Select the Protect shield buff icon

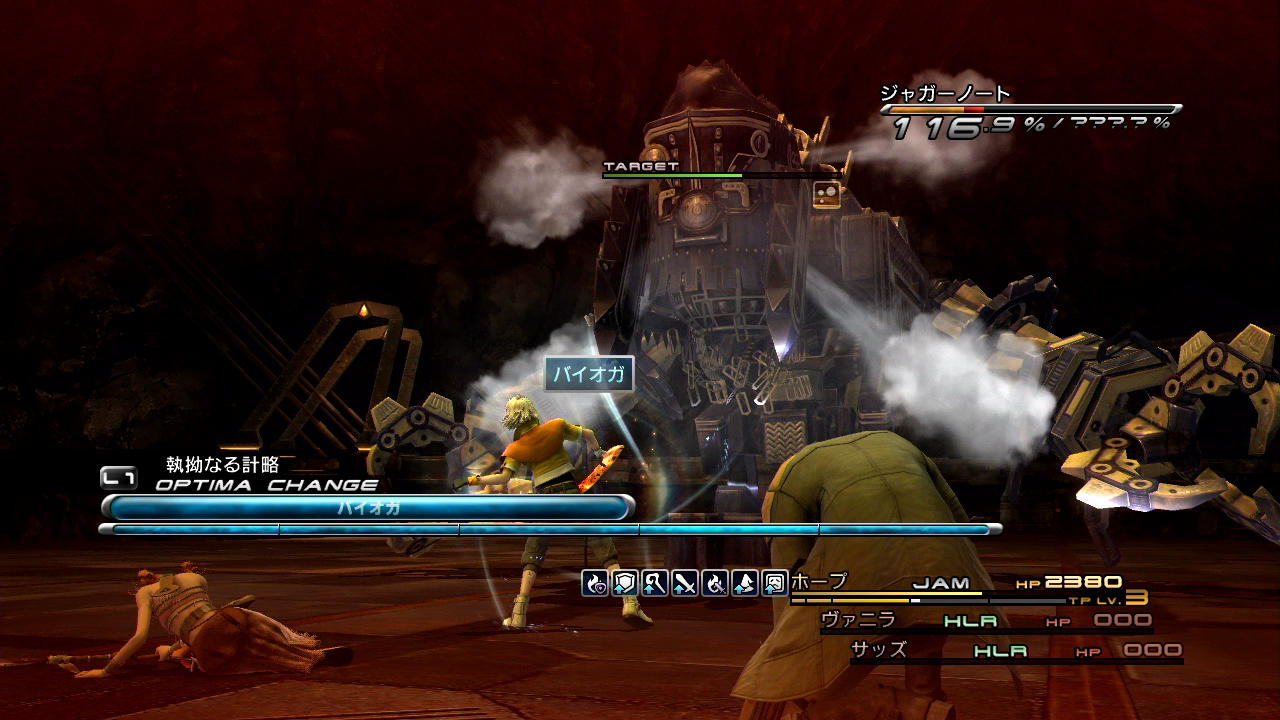625,583
